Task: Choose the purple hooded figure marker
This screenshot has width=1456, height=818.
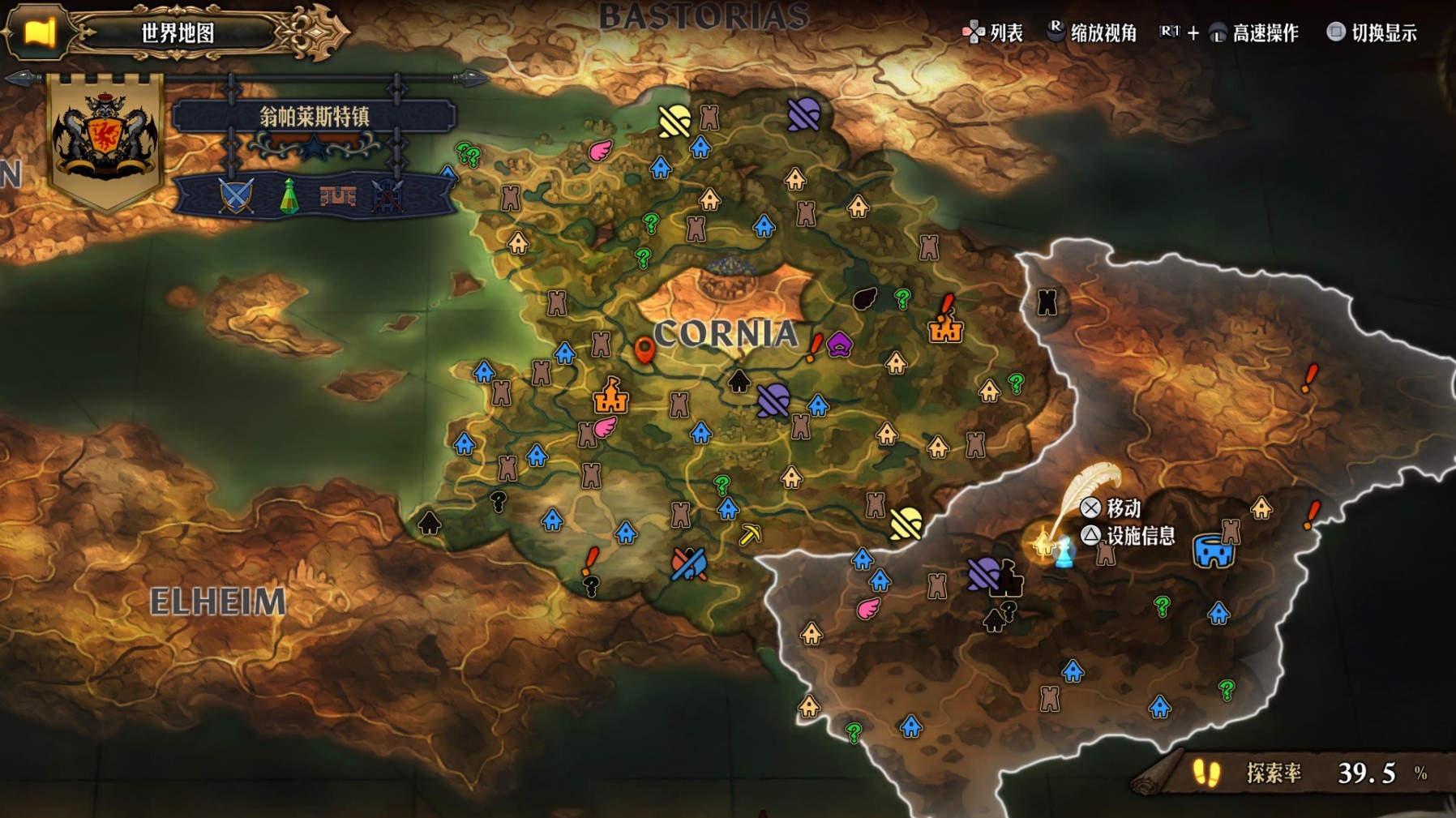Action: tap(839, 345)
